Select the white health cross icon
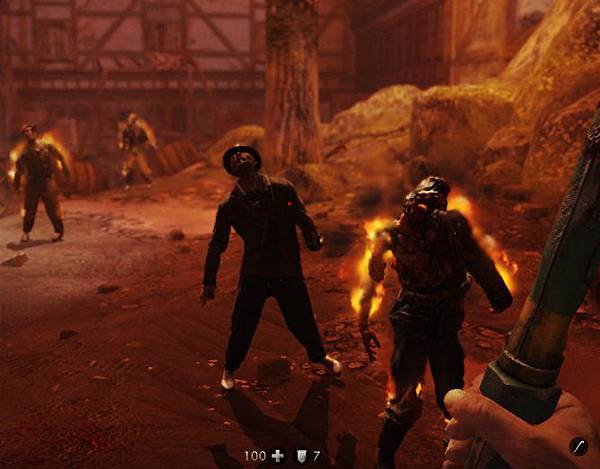Viewport: 600px width, 469px height. tap(278, 456)
